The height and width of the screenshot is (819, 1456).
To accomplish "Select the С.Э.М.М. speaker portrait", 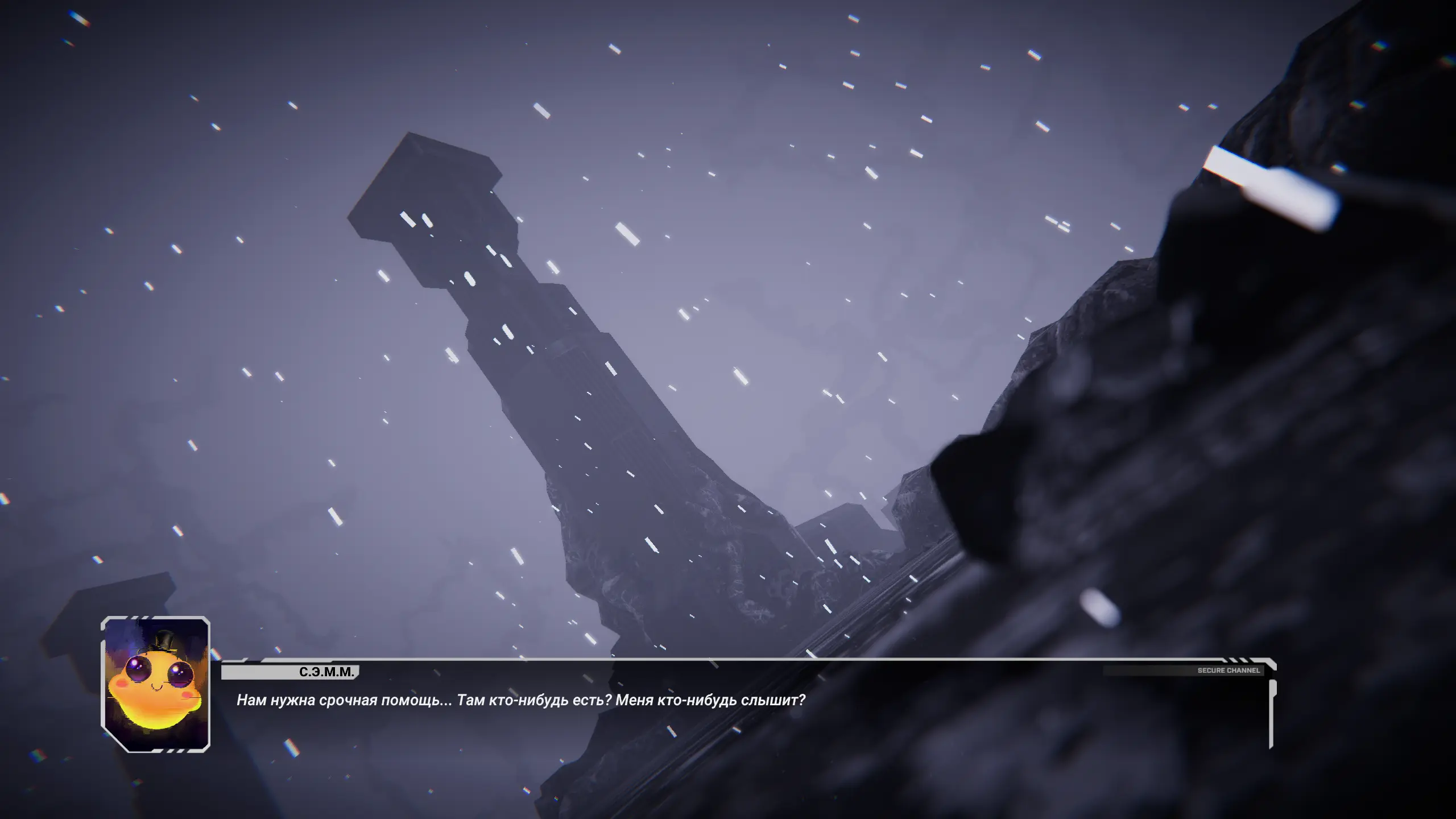I will pyautogui.click(x=155, y=684).
